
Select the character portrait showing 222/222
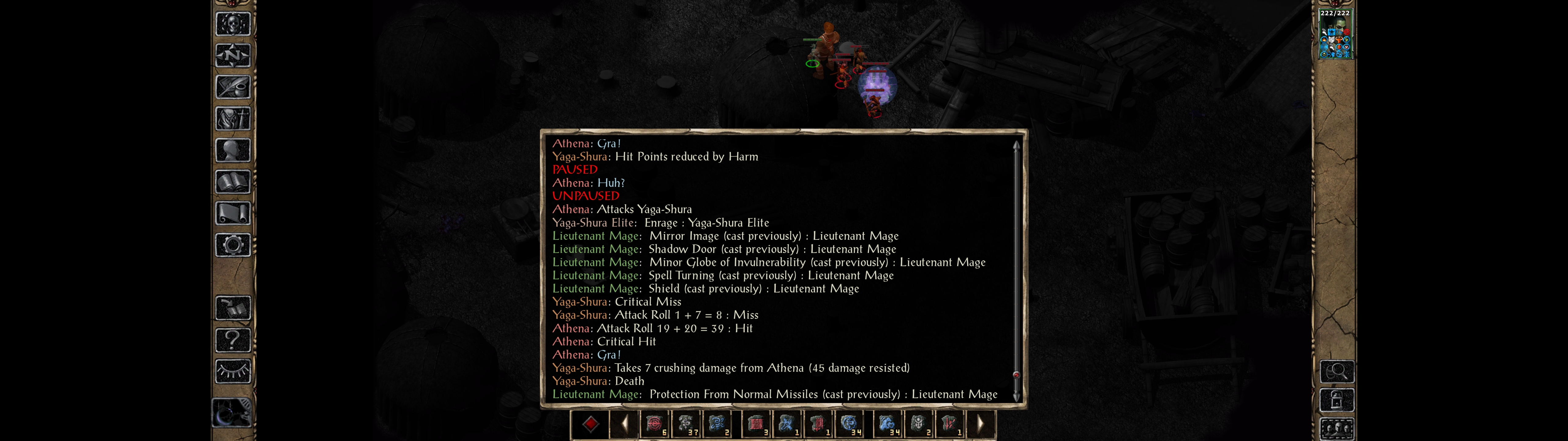tap(1334, 35)
